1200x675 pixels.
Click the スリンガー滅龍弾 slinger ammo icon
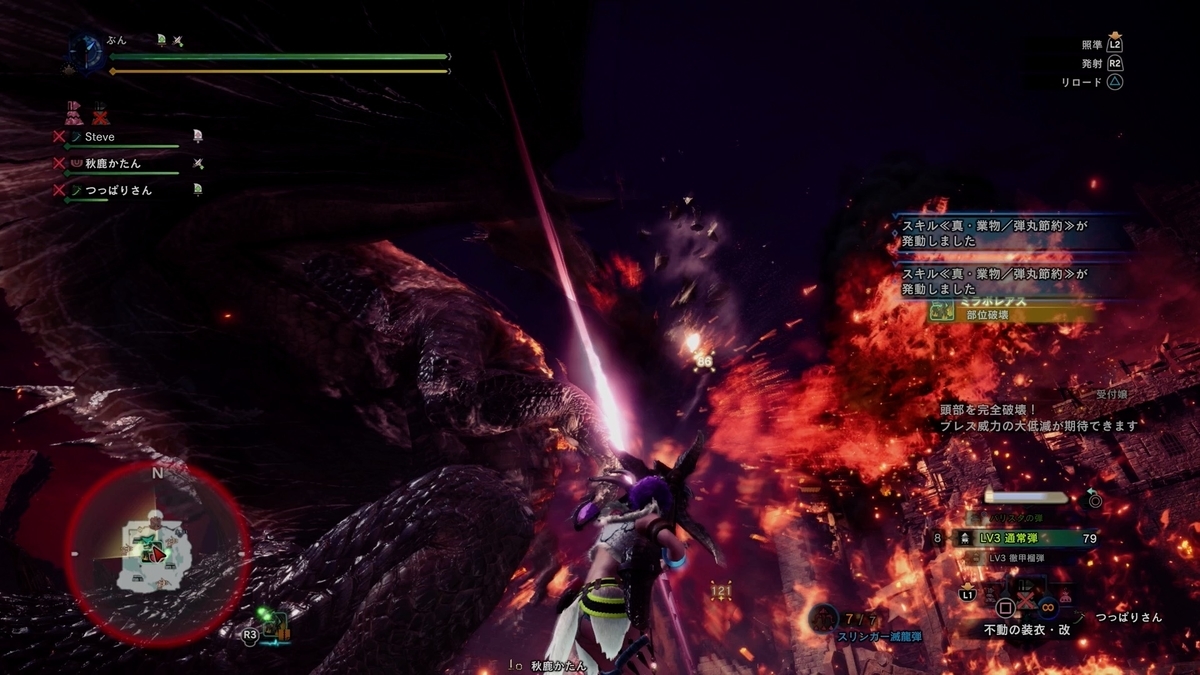tap(823, 618)
